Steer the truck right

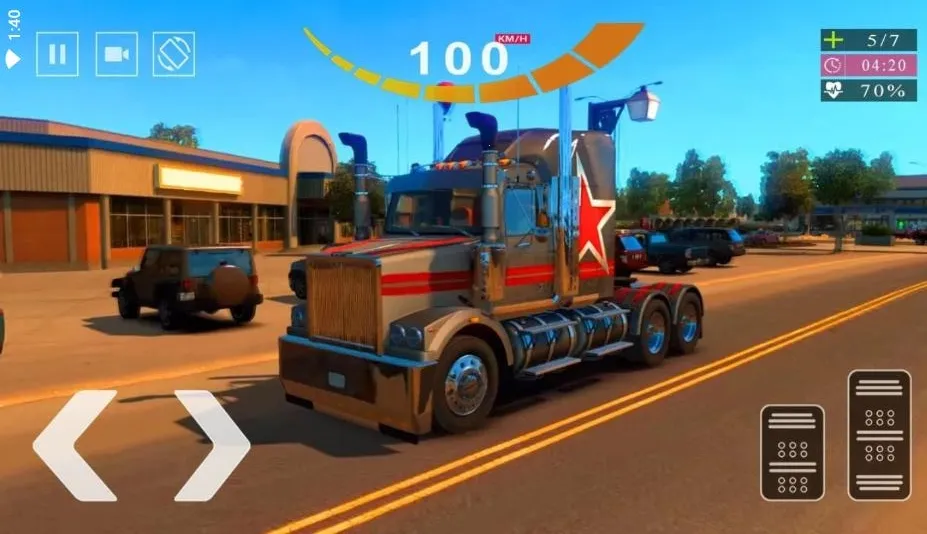pos(211,445)
